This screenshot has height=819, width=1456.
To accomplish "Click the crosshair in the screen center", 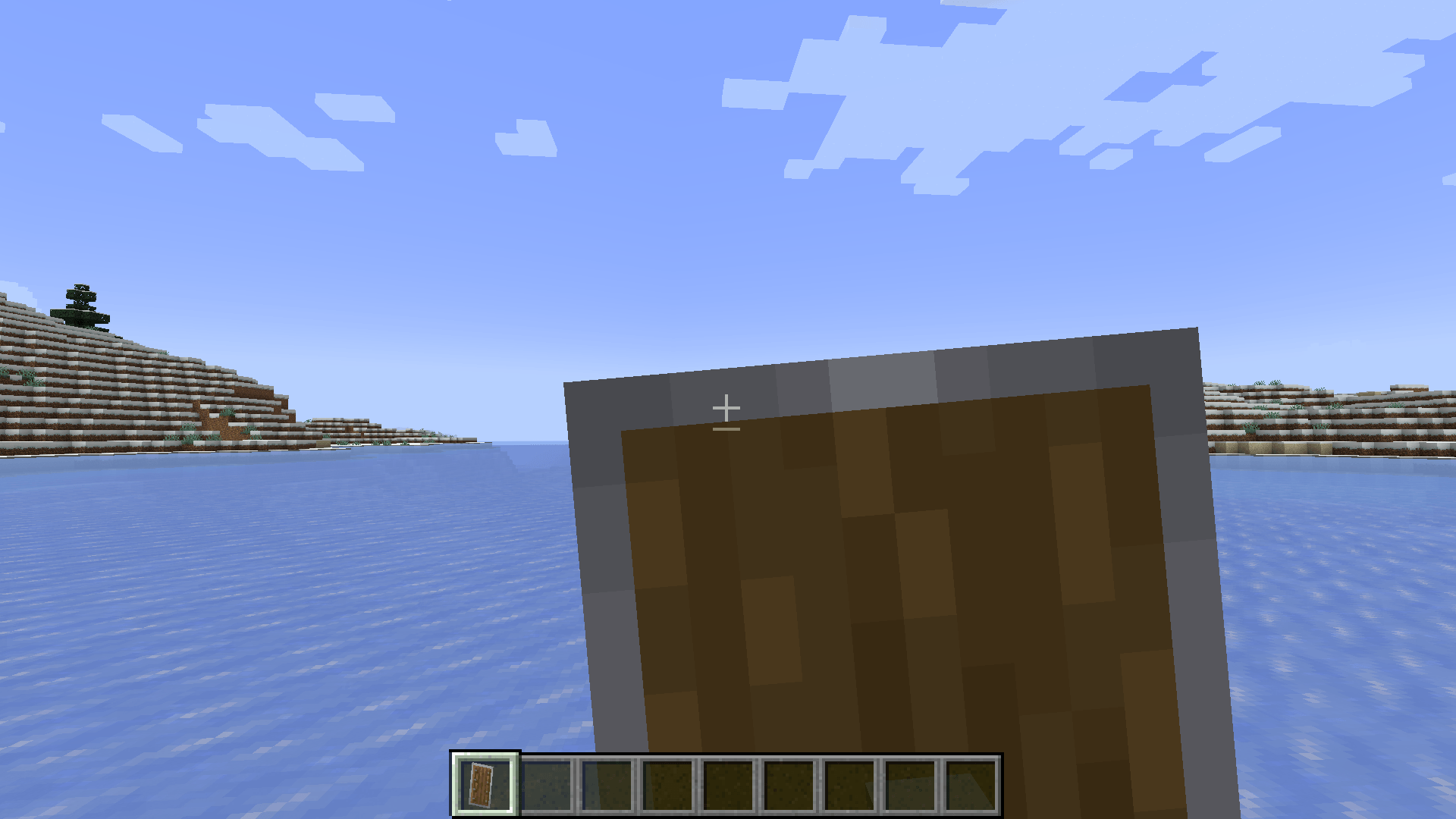I will coord(727,409).
